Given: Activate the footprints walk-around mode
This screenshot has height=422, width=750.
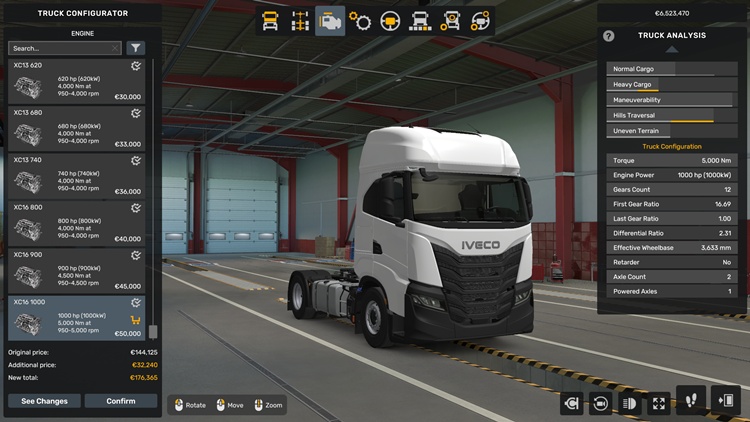Looking at the screenshot, I should point(691,401).
